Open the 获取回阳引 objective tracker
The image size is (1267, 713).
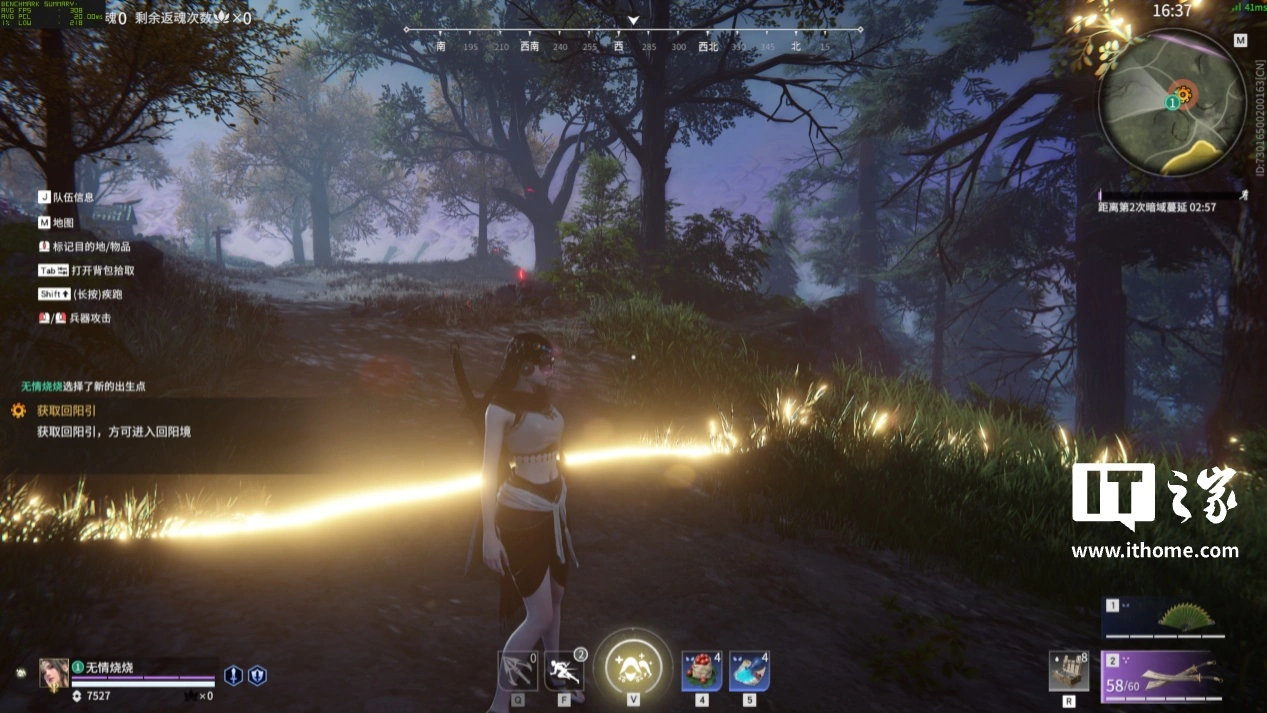coord(68,410)
